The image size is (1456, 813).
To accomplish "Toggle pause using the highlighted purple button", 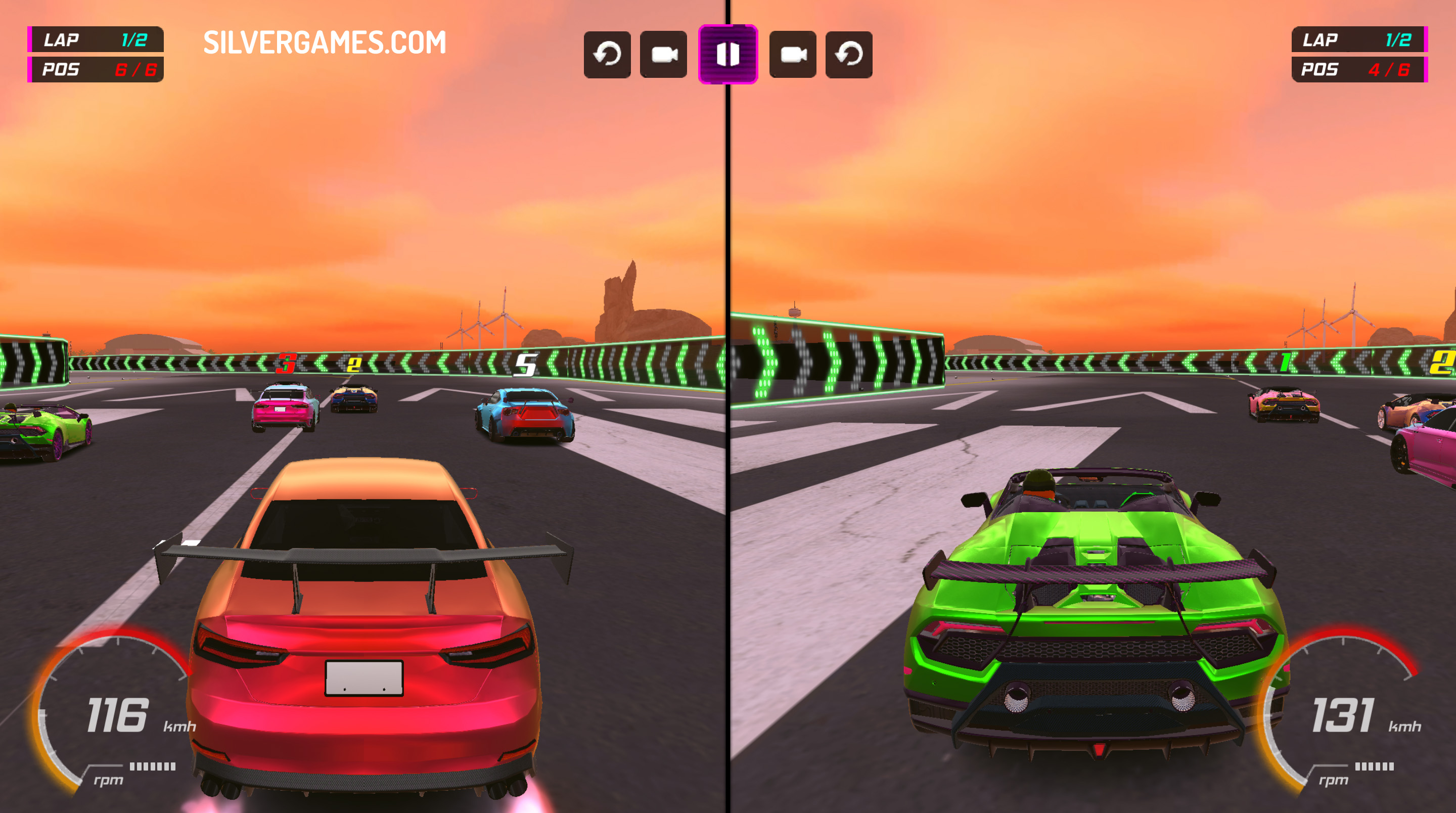I will 728,55.
